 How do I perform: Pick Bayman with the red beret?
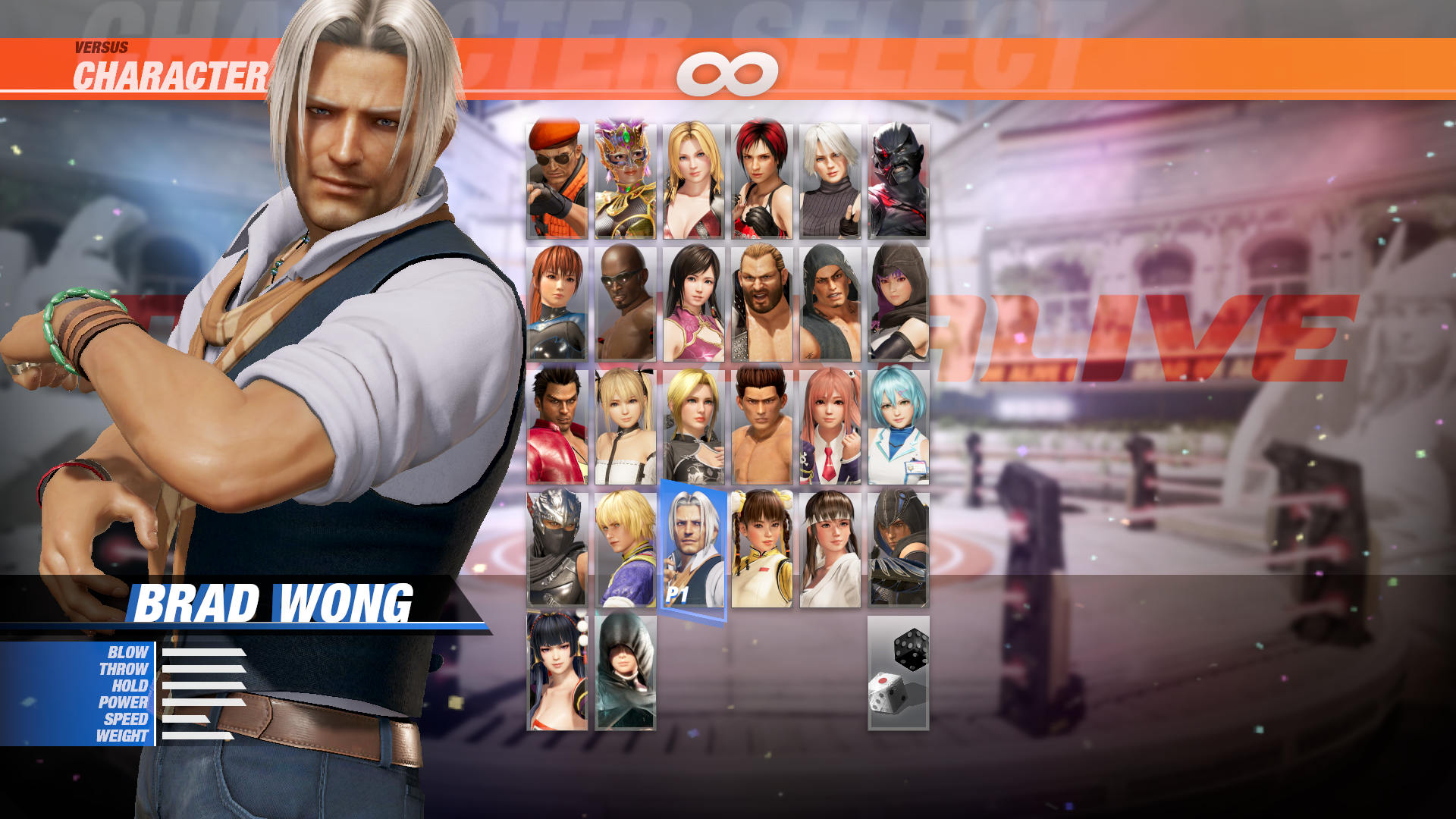[557, 178]
